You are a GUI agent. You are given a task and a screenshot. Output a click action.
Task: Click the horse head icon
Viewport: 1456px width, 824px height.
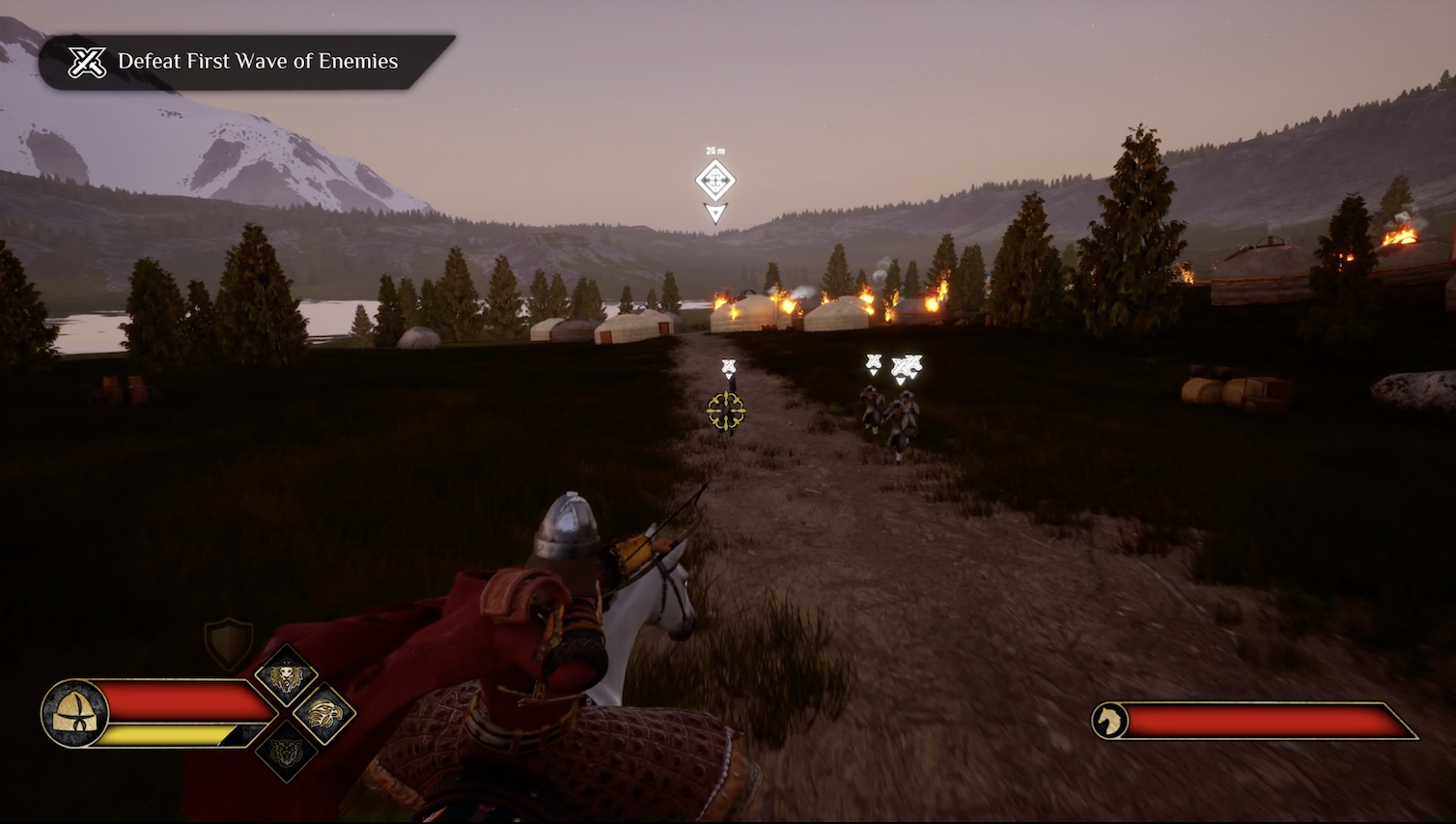tap(1110, 721)
